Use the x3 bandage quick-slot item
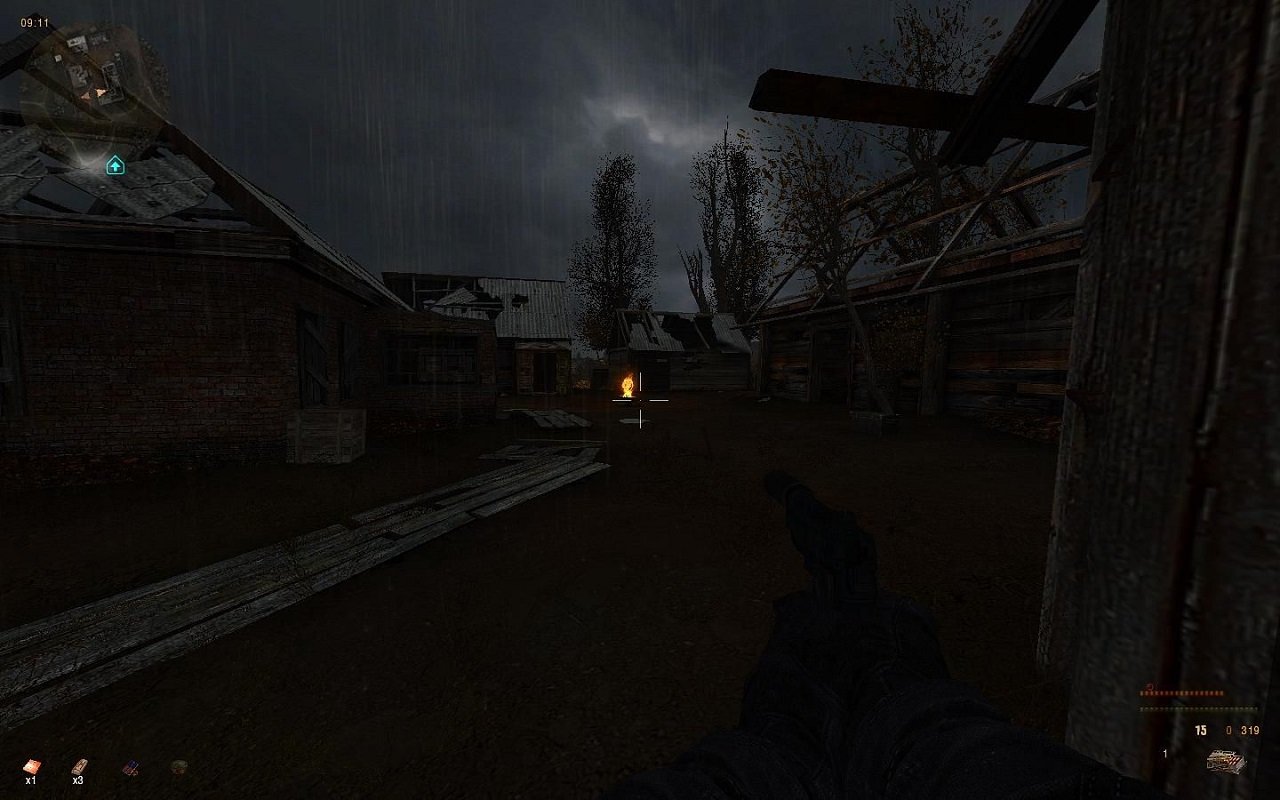The height and width of the screenshot is (800, 1280). (x=79, y=766)
